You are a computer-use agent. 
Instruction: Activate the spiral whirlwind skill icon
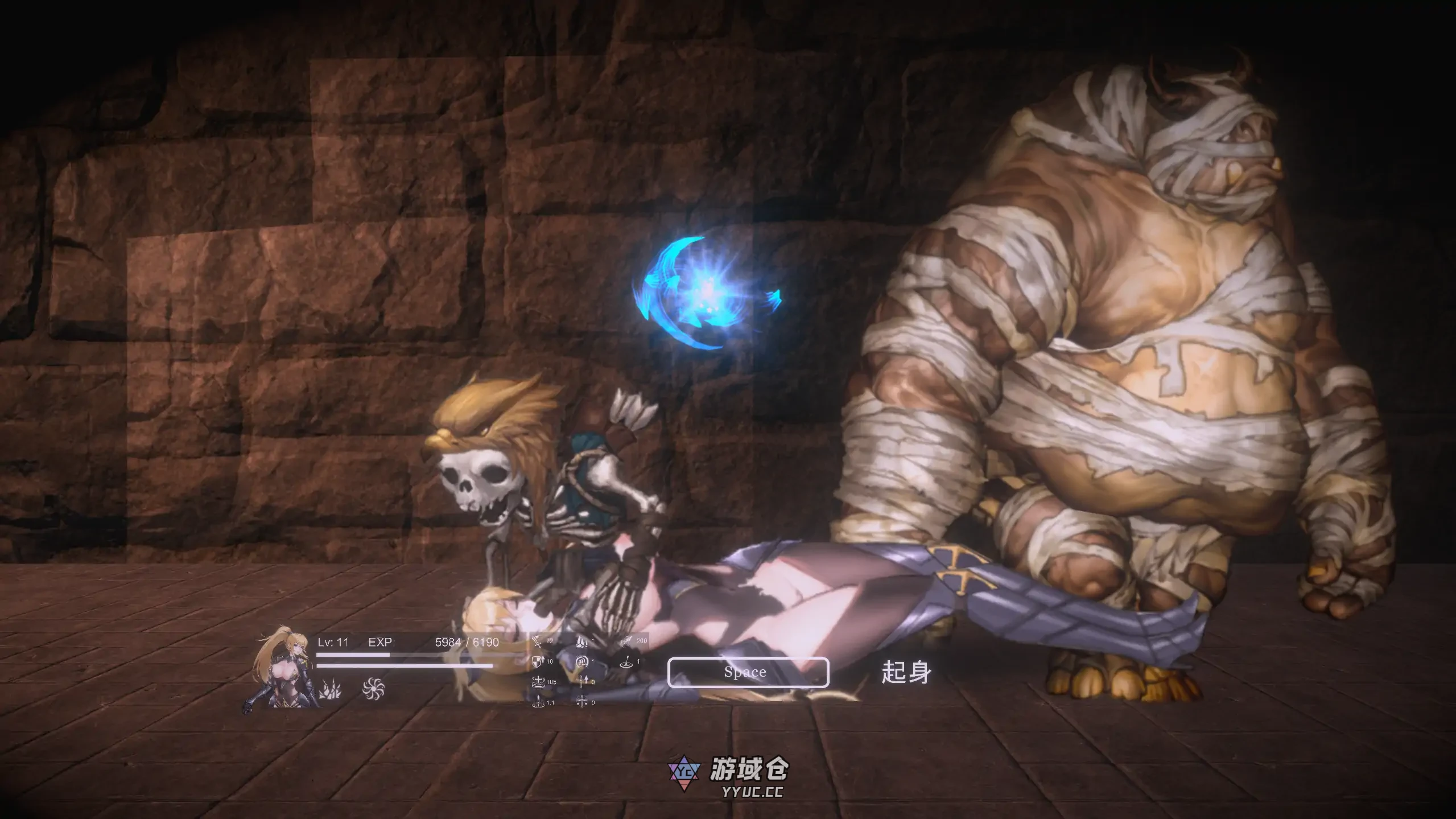click(373, 689)
